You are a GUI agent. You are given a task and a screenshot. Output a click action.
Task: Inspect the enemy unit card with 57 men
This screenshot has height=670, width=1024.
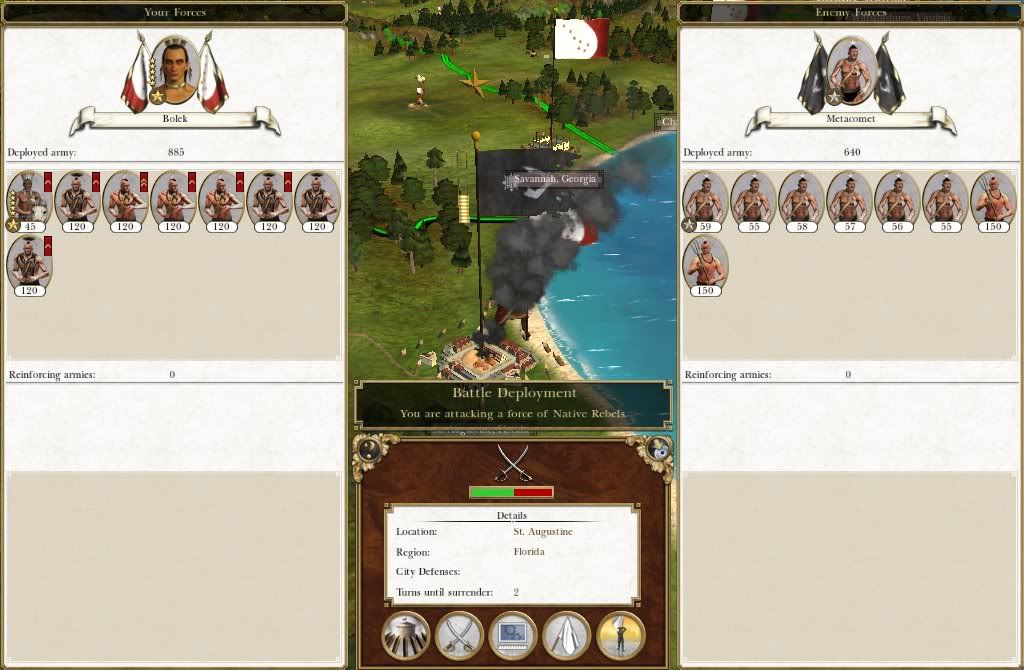pyautogui.click(x=850, y=200)
